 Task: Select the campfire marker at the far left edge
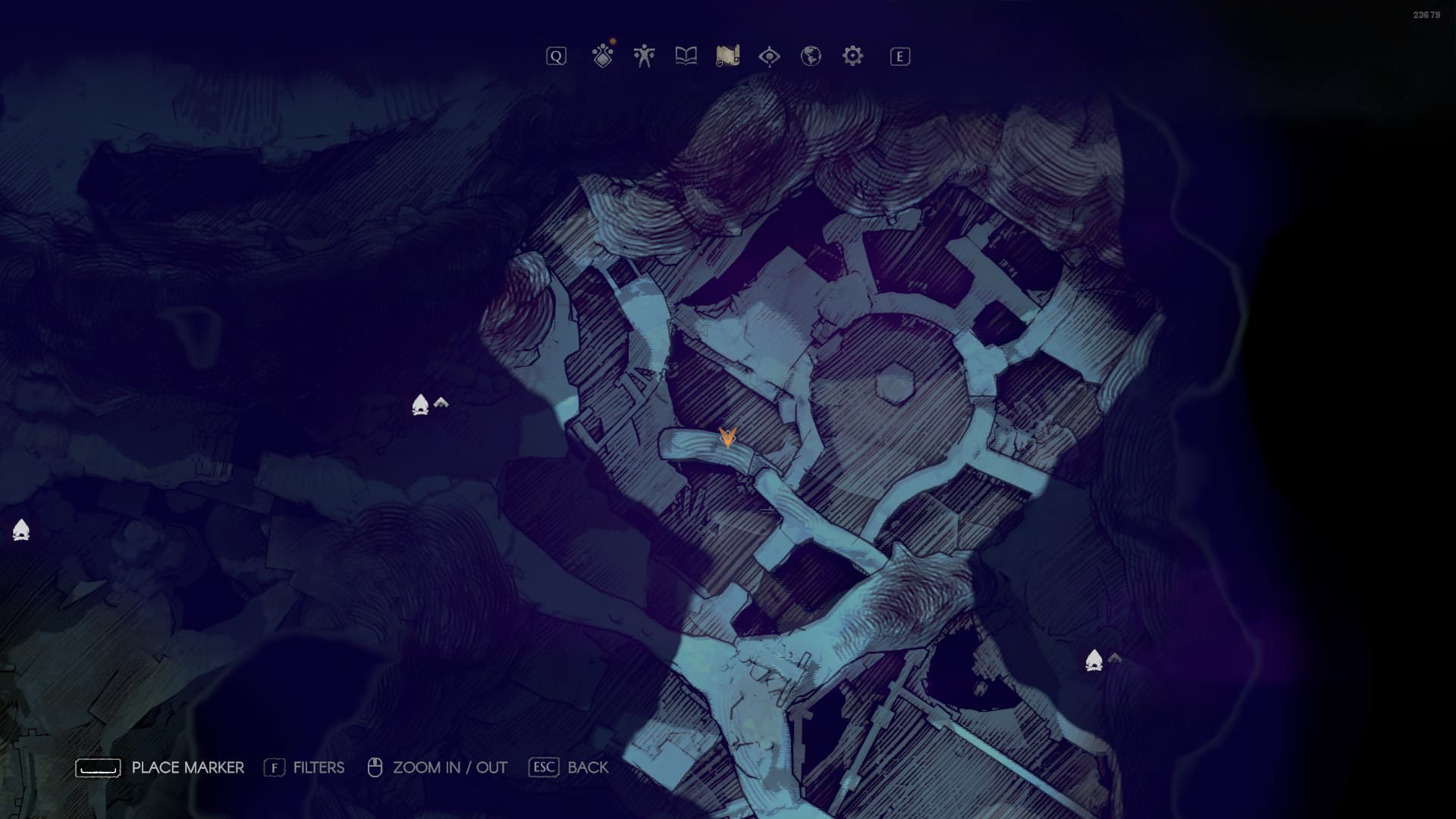click(21, 530)
